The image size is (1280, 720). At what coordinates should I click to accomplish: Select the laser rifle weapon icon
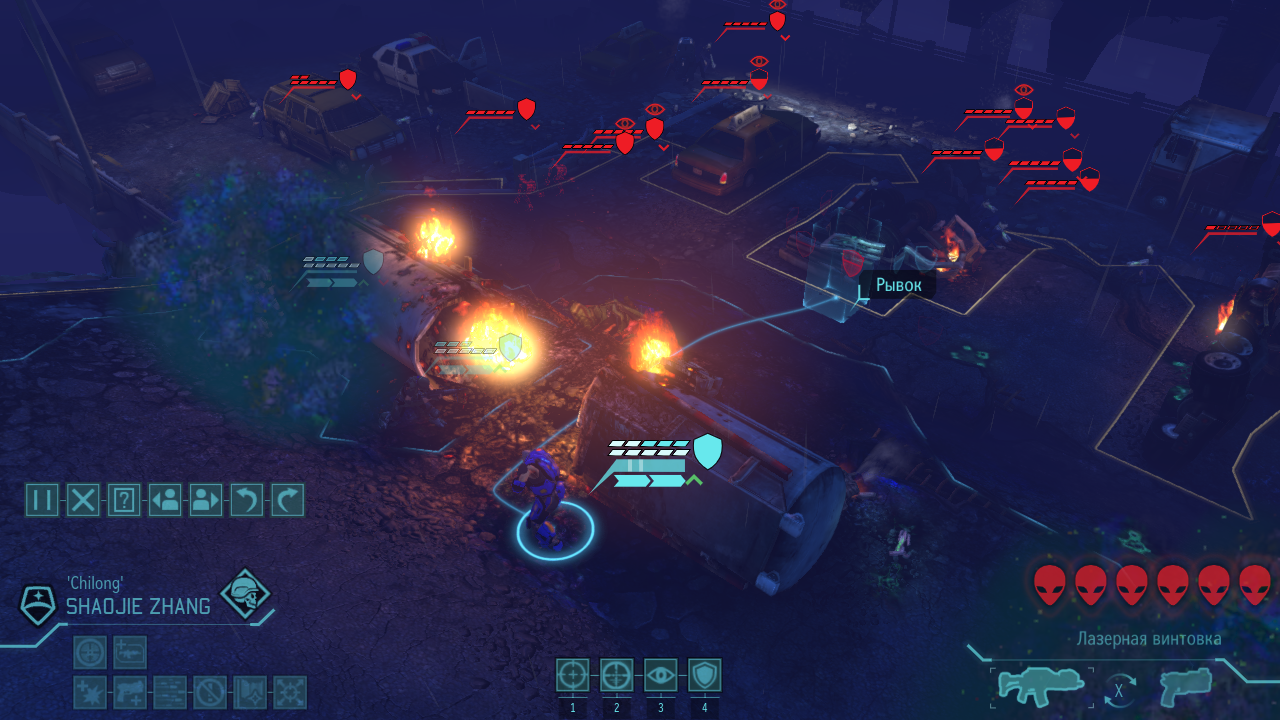[1040, 687]
